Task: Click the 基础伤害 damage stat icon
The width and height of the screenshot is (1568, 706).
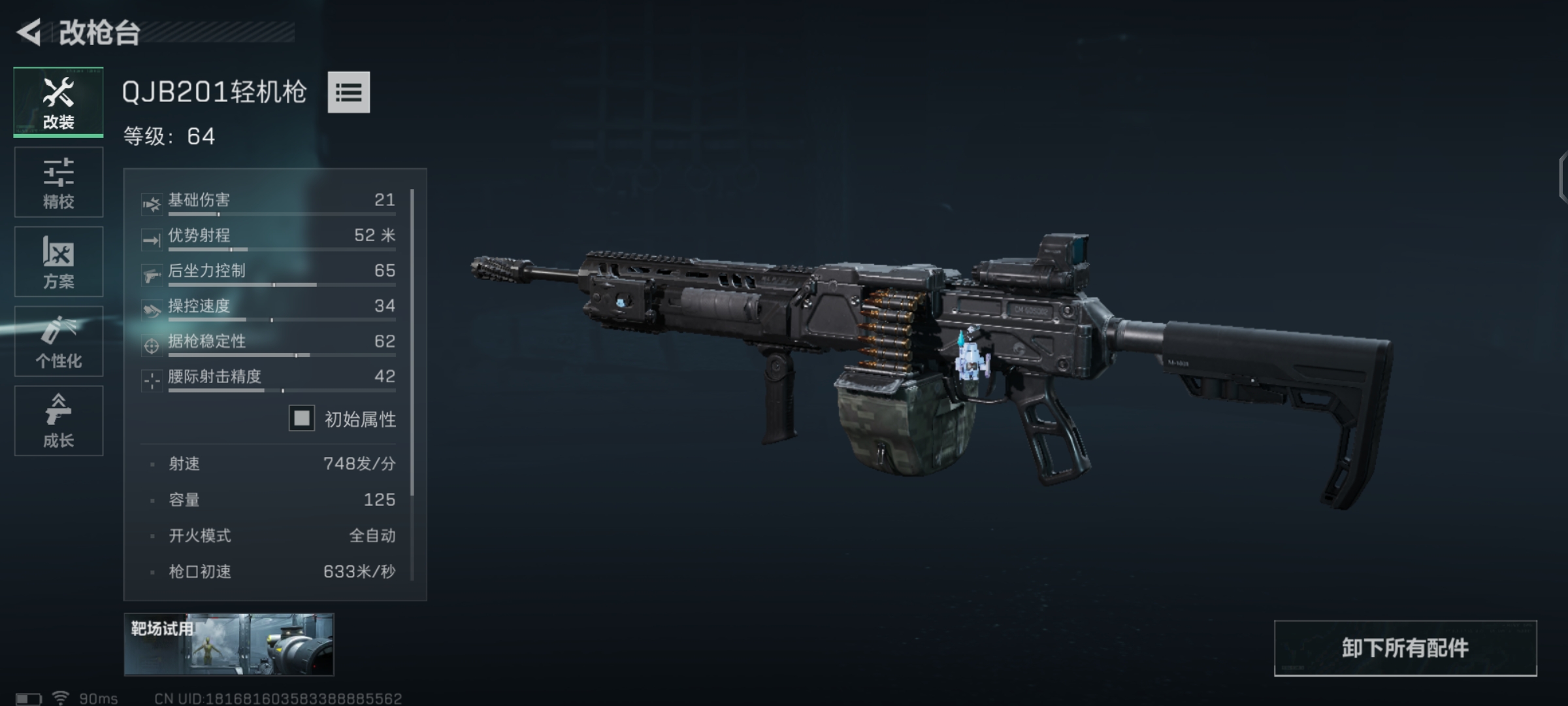Action: pos(152,203)
